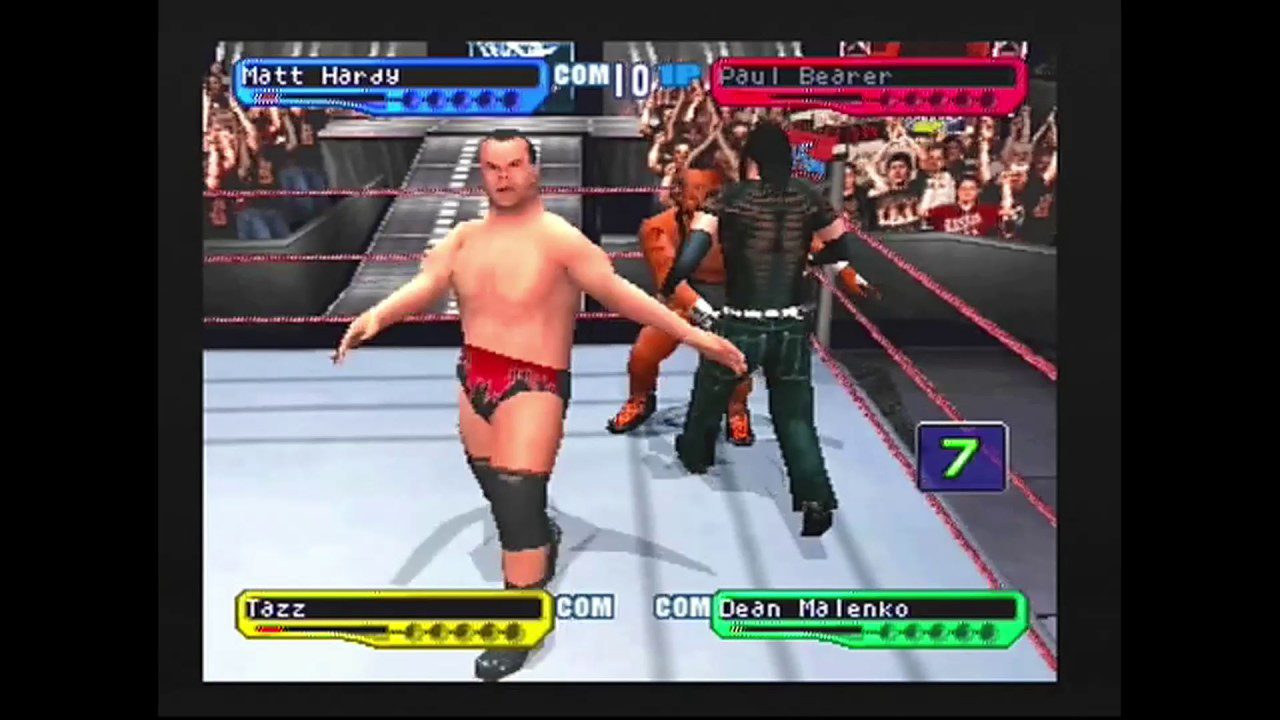This screenshot has width=1280, height=720.
Task: Switch to the Matt Hardy nameplate
Action: 320,76
